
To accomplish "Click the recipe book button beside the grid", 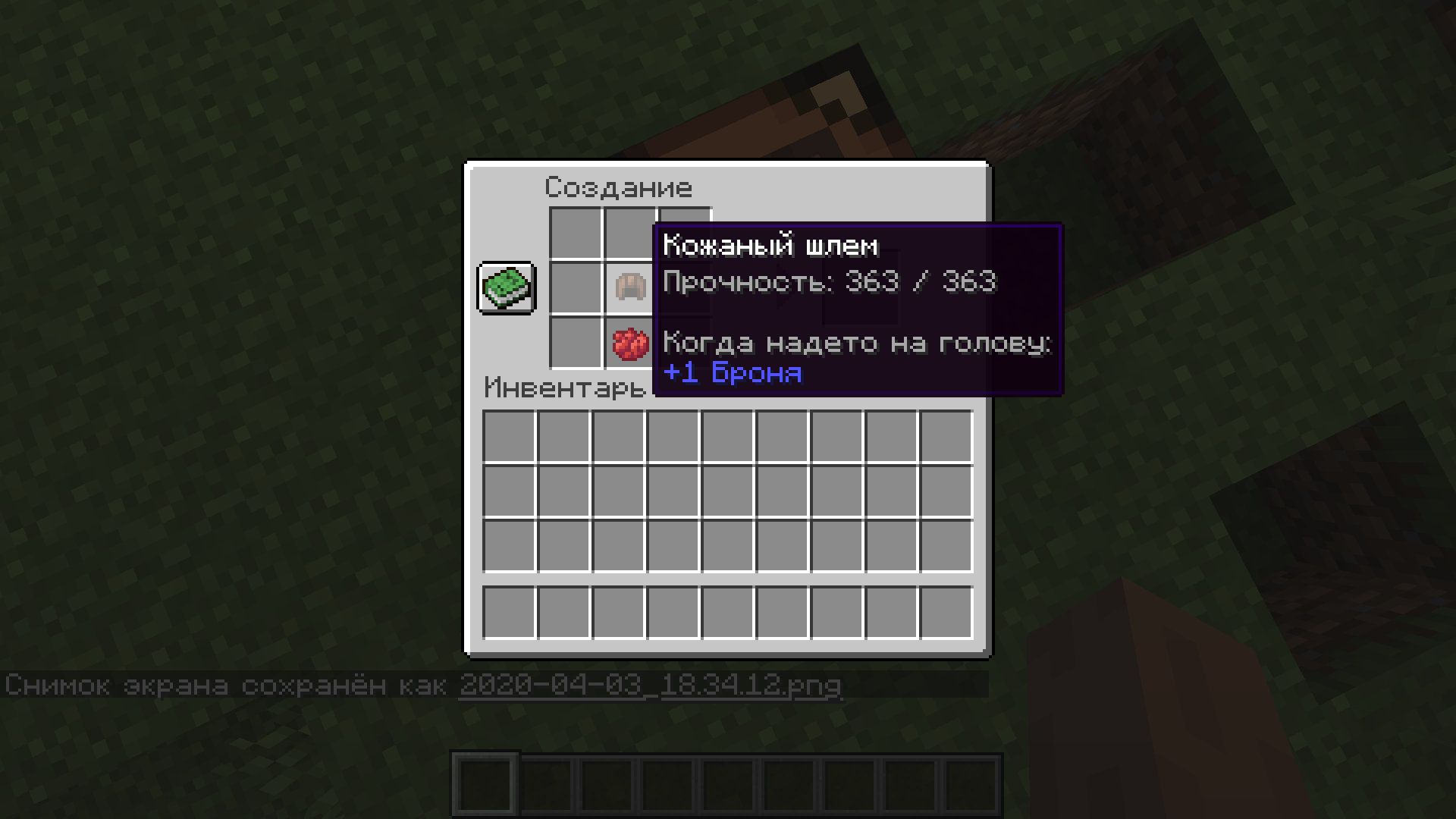I will click(x=506, y=289).
